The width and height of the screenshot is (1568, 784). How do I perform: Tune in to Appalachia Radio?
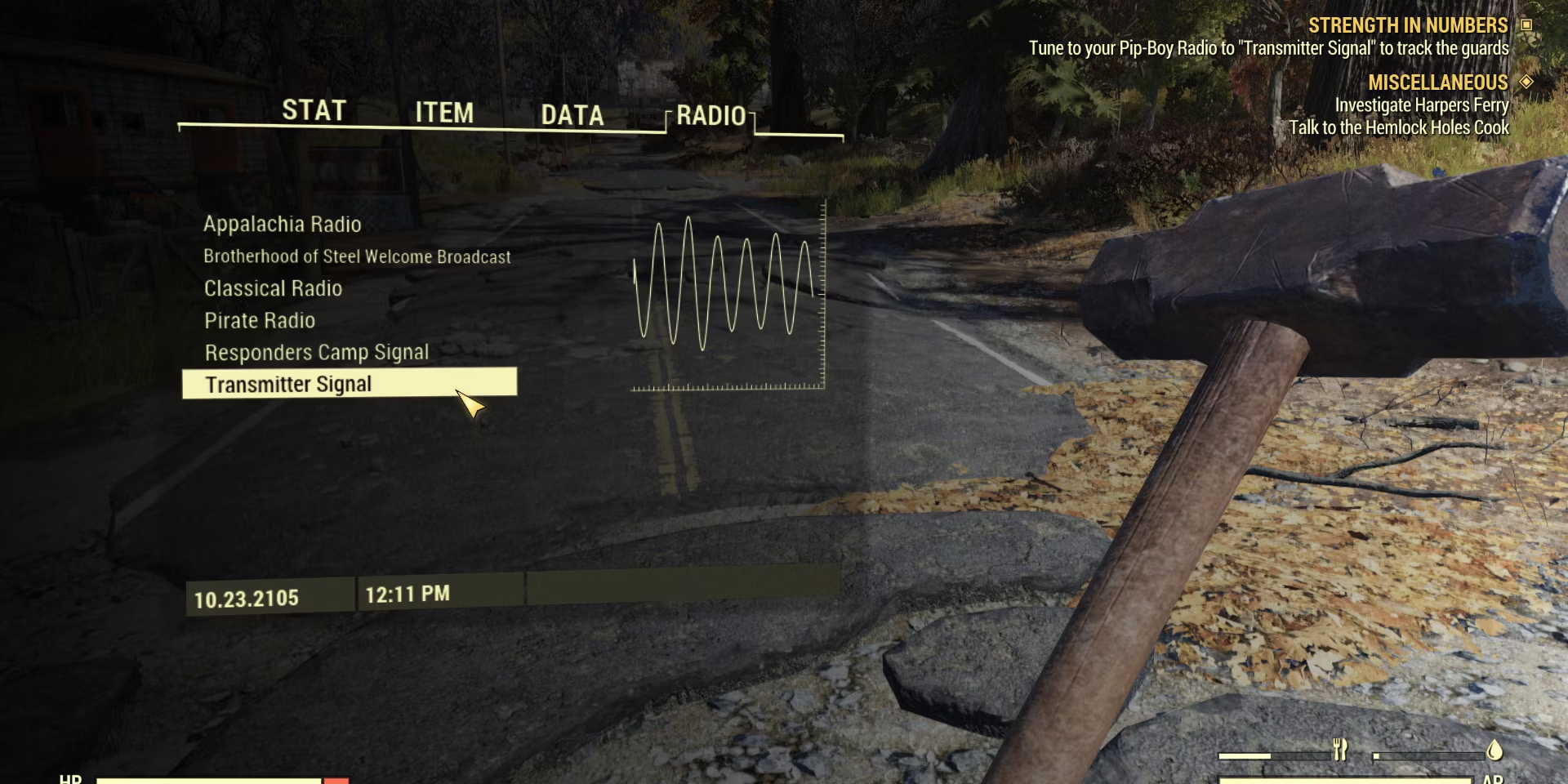pyautogui.click(x=282, y=224)
